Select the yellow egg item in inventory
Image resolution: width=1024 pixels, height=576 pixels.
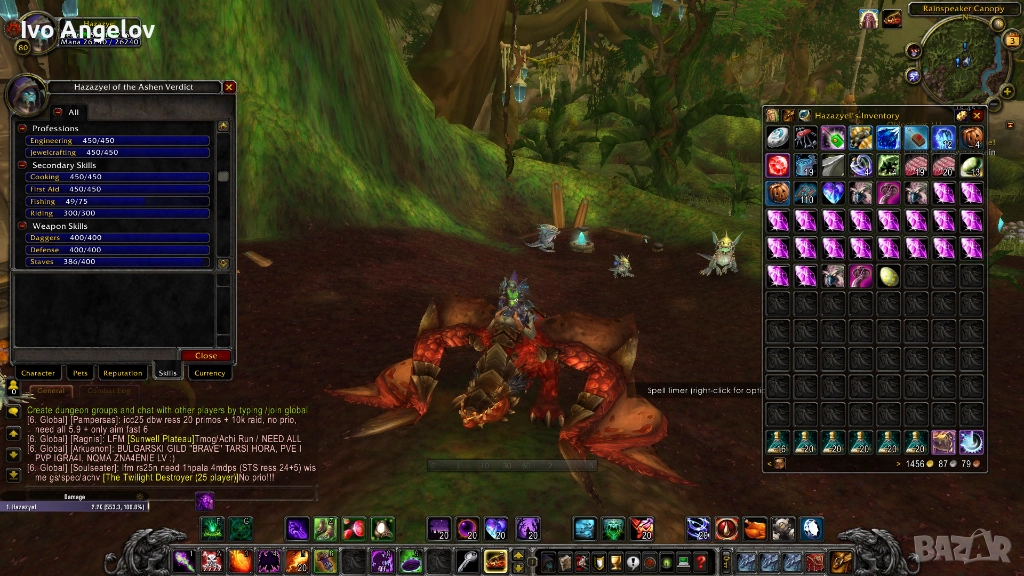[889, 275]
